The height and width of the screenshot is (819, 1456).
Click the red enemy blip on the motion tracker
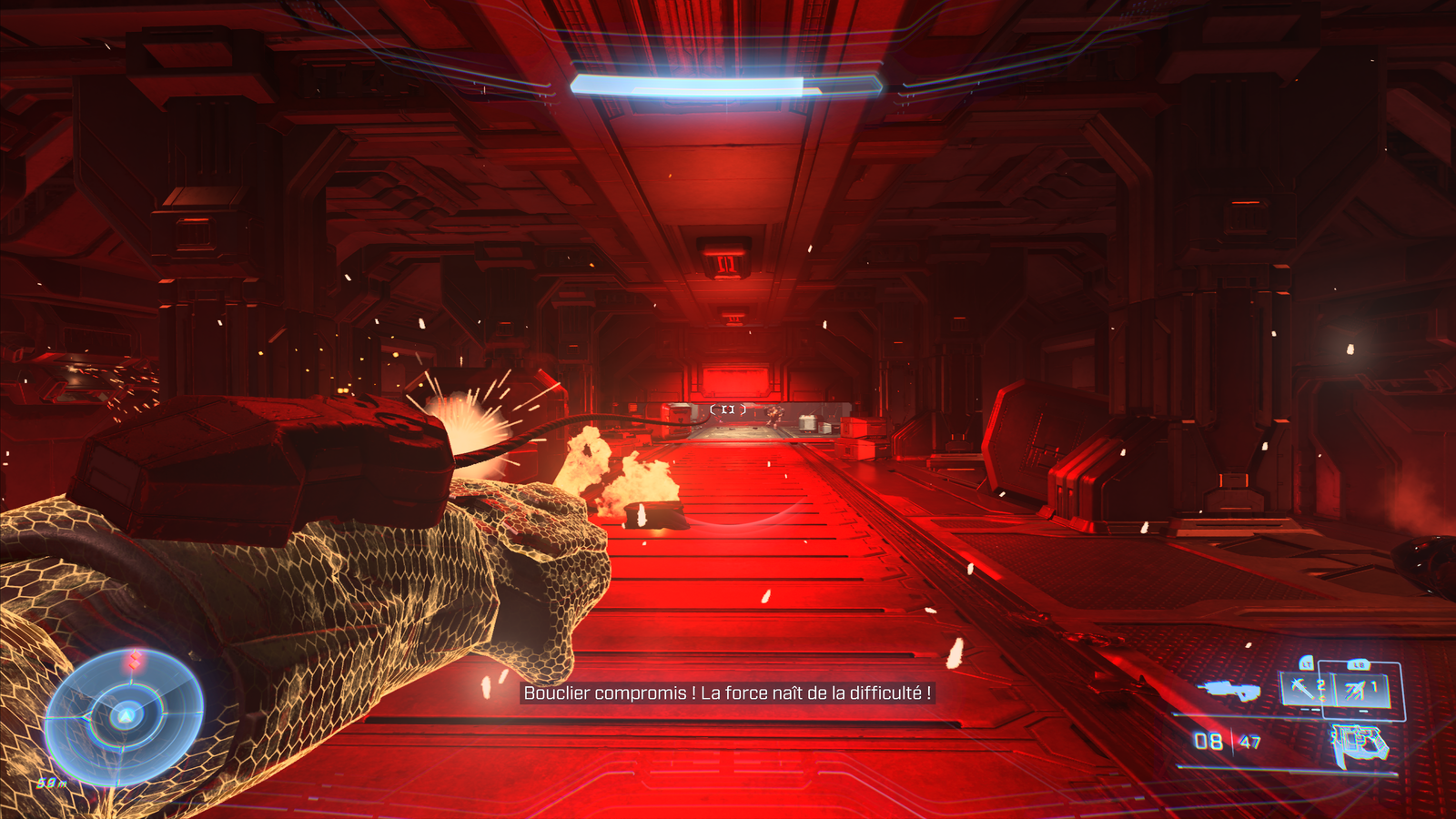(x=135, y=659)
